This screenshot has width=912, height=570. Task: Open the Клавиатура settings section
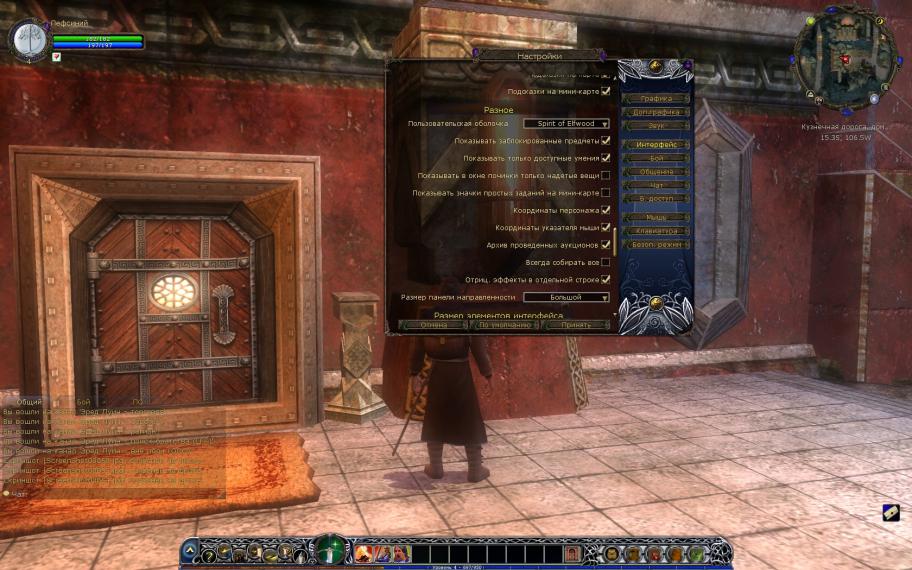click(655, 231)
